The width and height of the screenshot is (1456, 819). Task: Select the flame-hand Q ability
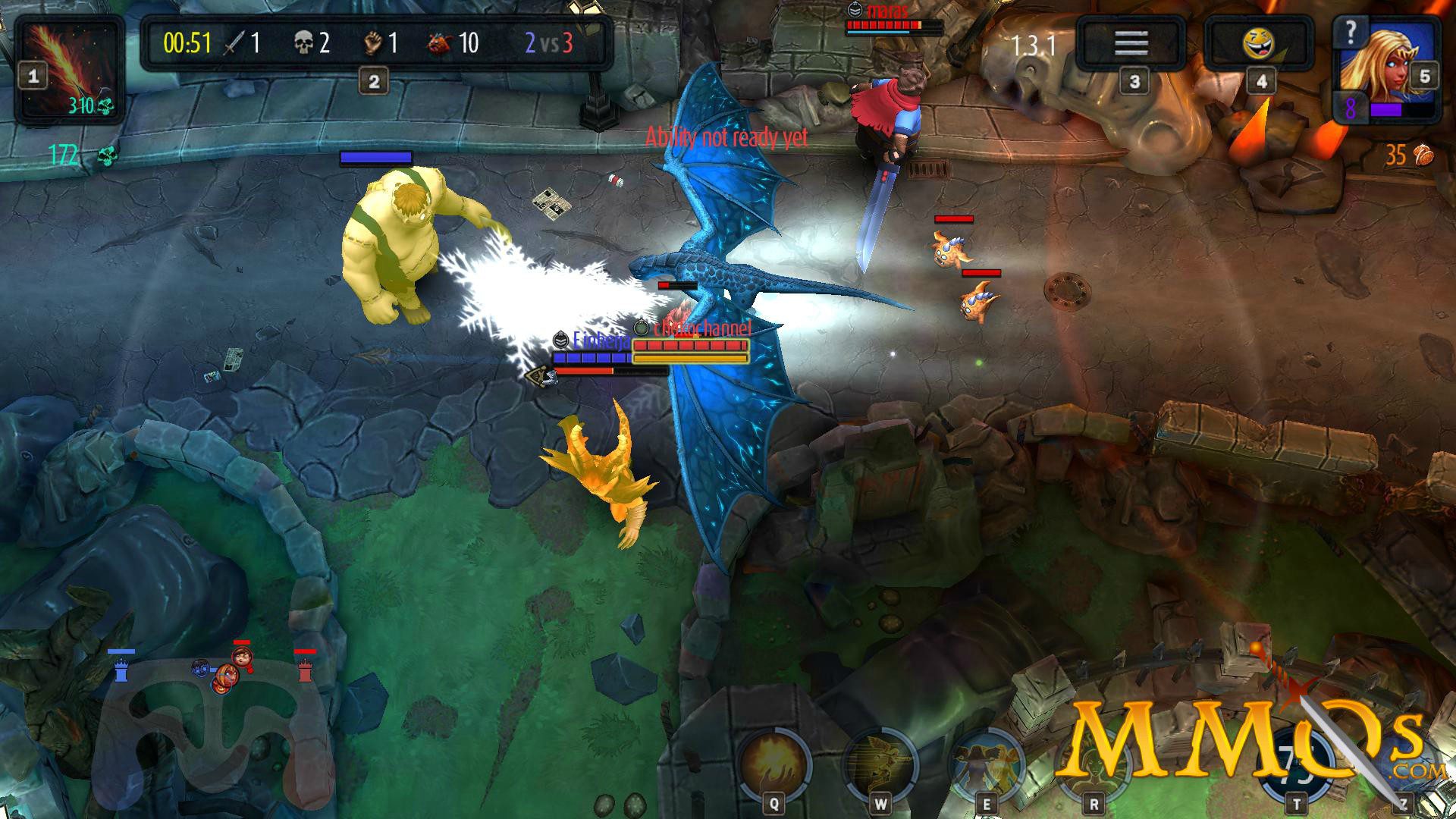pos(773,758)
